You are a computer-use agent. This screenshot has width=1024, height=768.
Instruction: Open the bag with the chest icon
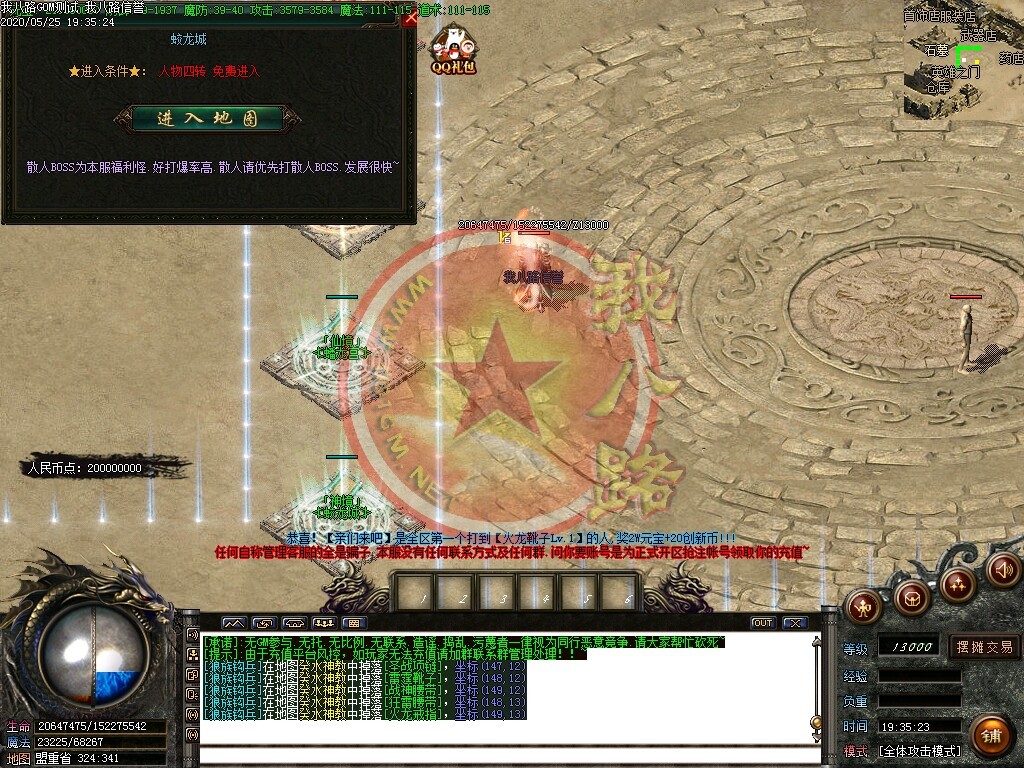(910, 597)
